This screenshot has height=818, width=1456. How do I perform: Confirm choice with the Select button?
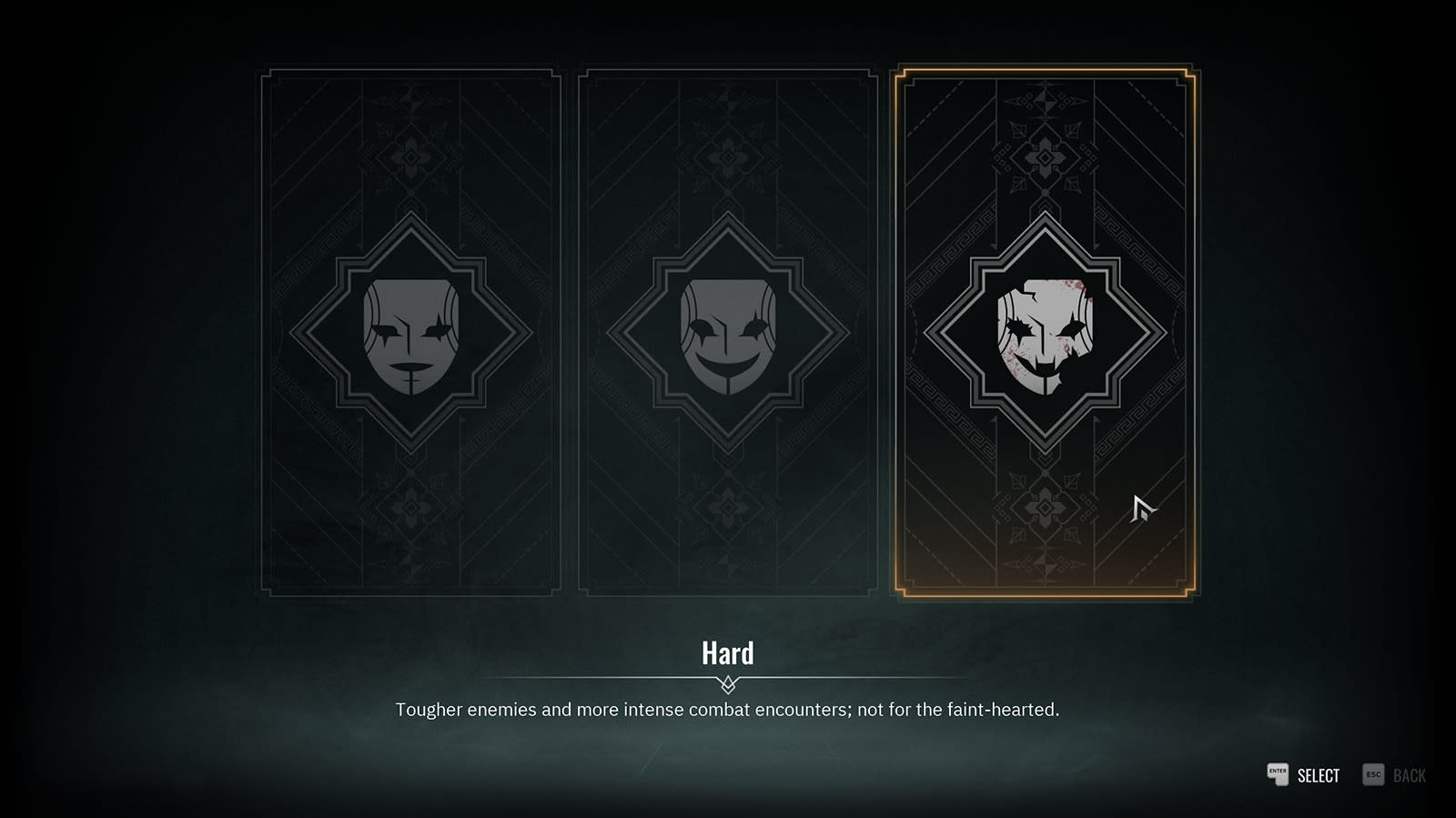point(1304,775)
